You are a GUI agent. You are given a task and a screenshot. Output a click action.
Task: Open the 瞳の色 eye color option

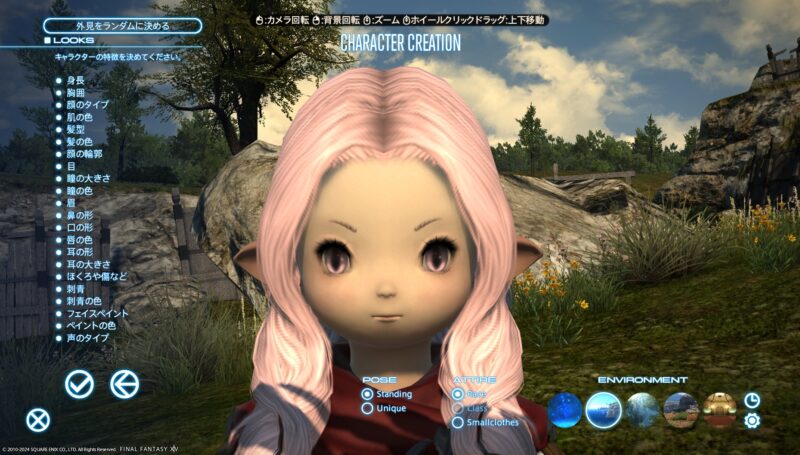click(79, 191)
